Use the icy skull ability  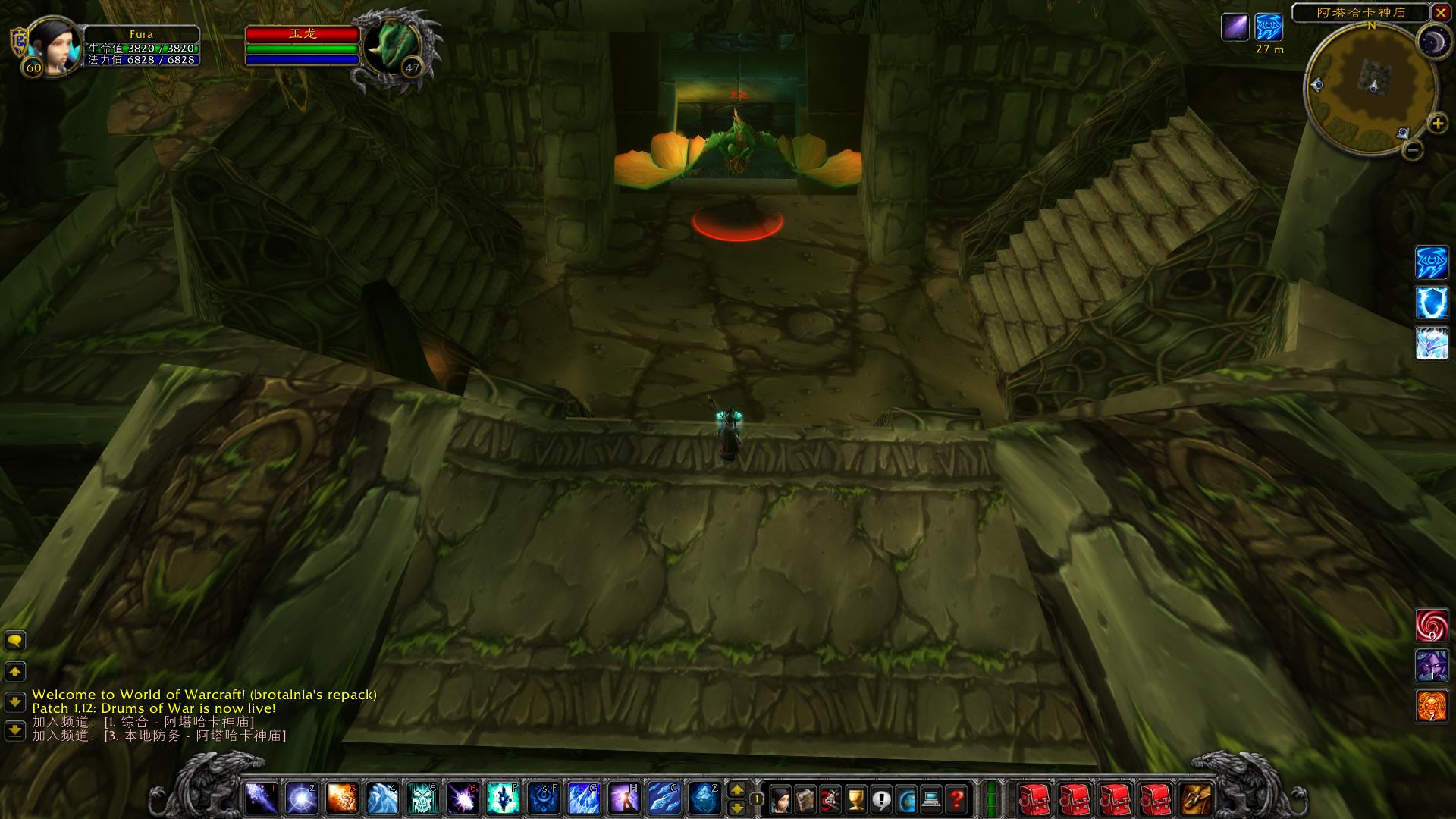click(x=424, y=799)
